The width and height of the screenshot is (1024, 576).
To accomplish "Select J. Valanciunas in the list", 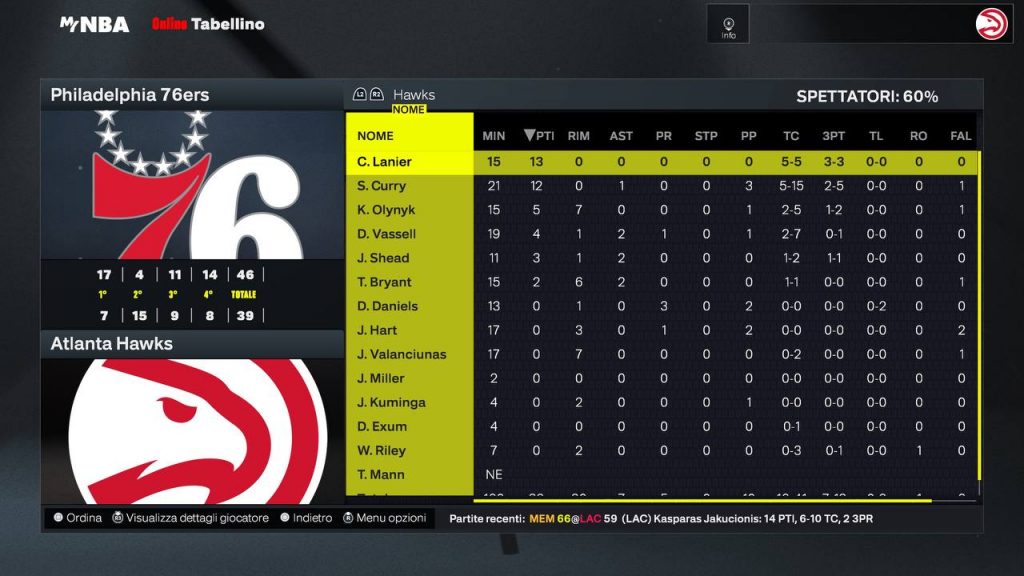I will [401, 354].
